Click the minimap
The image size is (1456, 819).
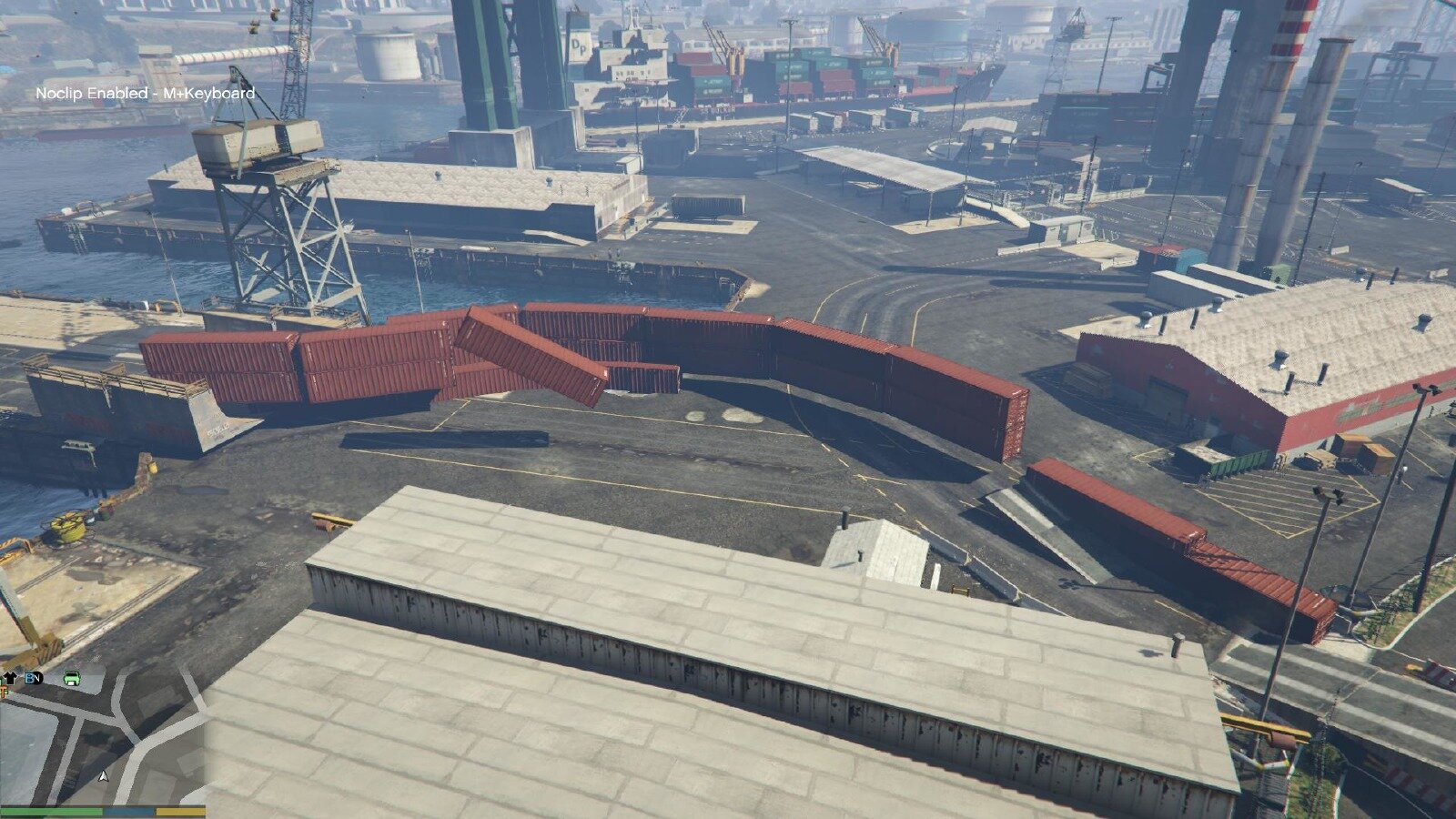102,737
